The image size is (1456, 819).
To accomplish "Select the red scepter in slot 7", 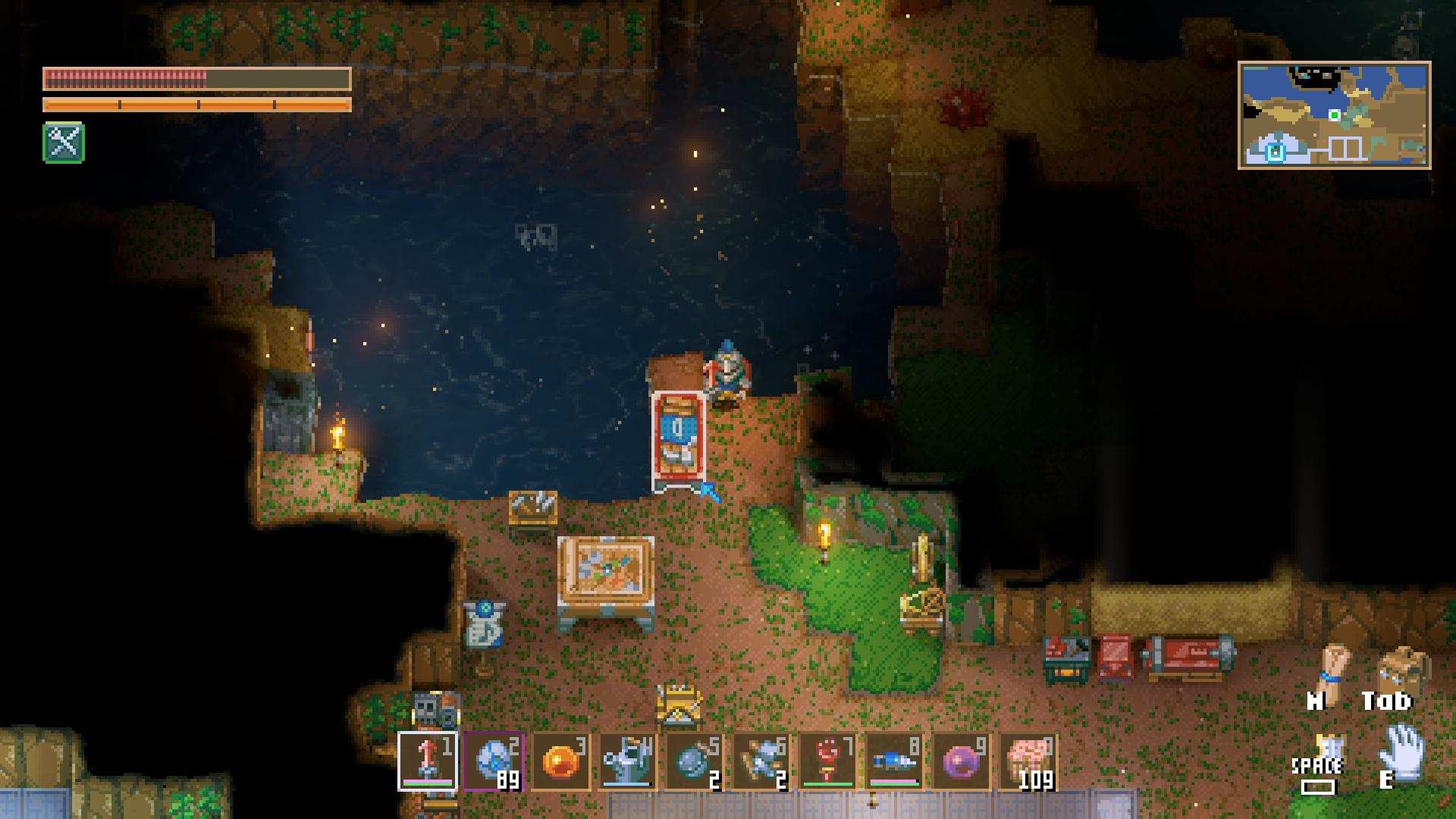I will click(828, 761).
